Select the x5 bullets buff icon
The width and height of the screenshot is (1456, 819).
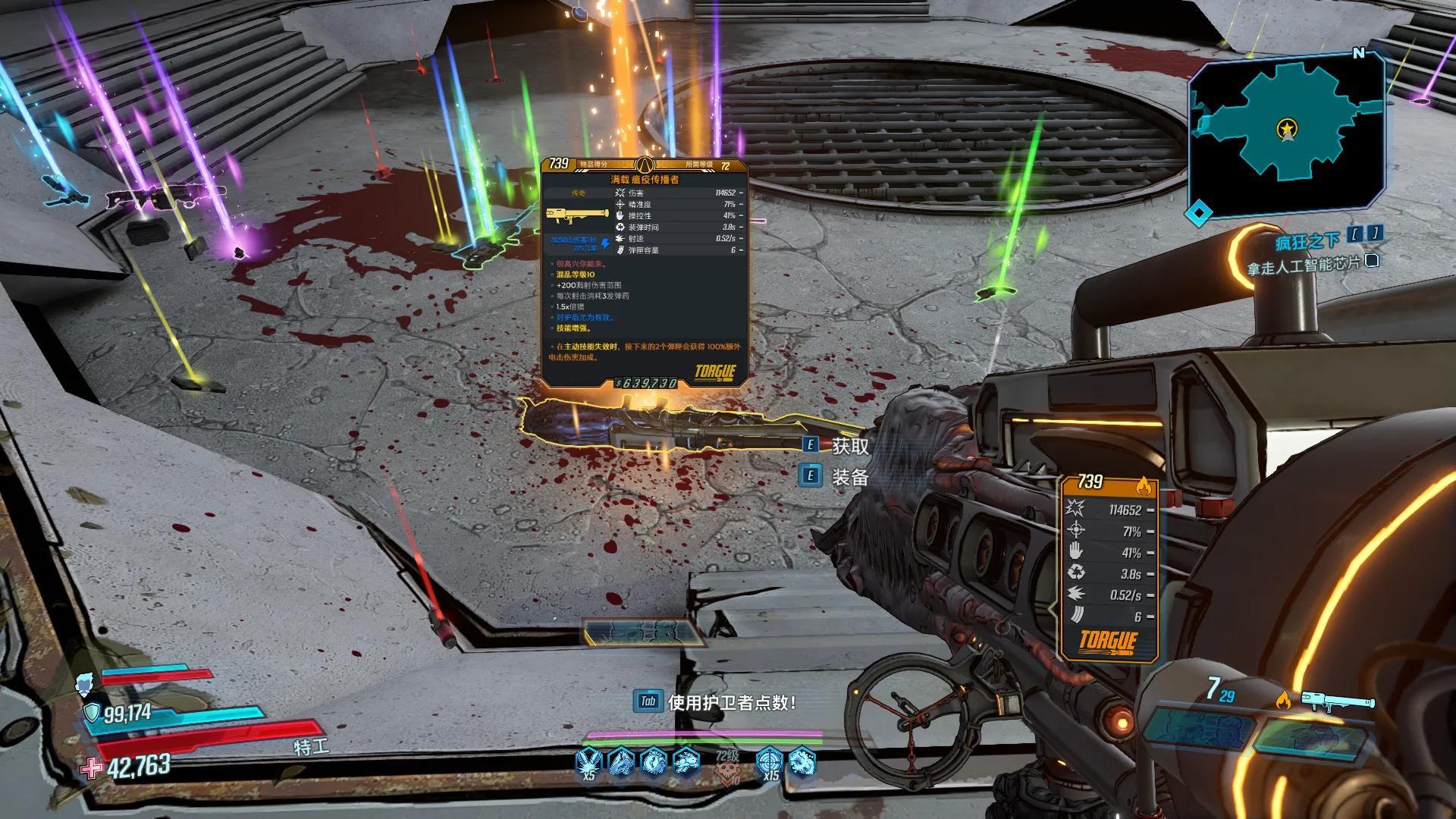pos(588,762)
